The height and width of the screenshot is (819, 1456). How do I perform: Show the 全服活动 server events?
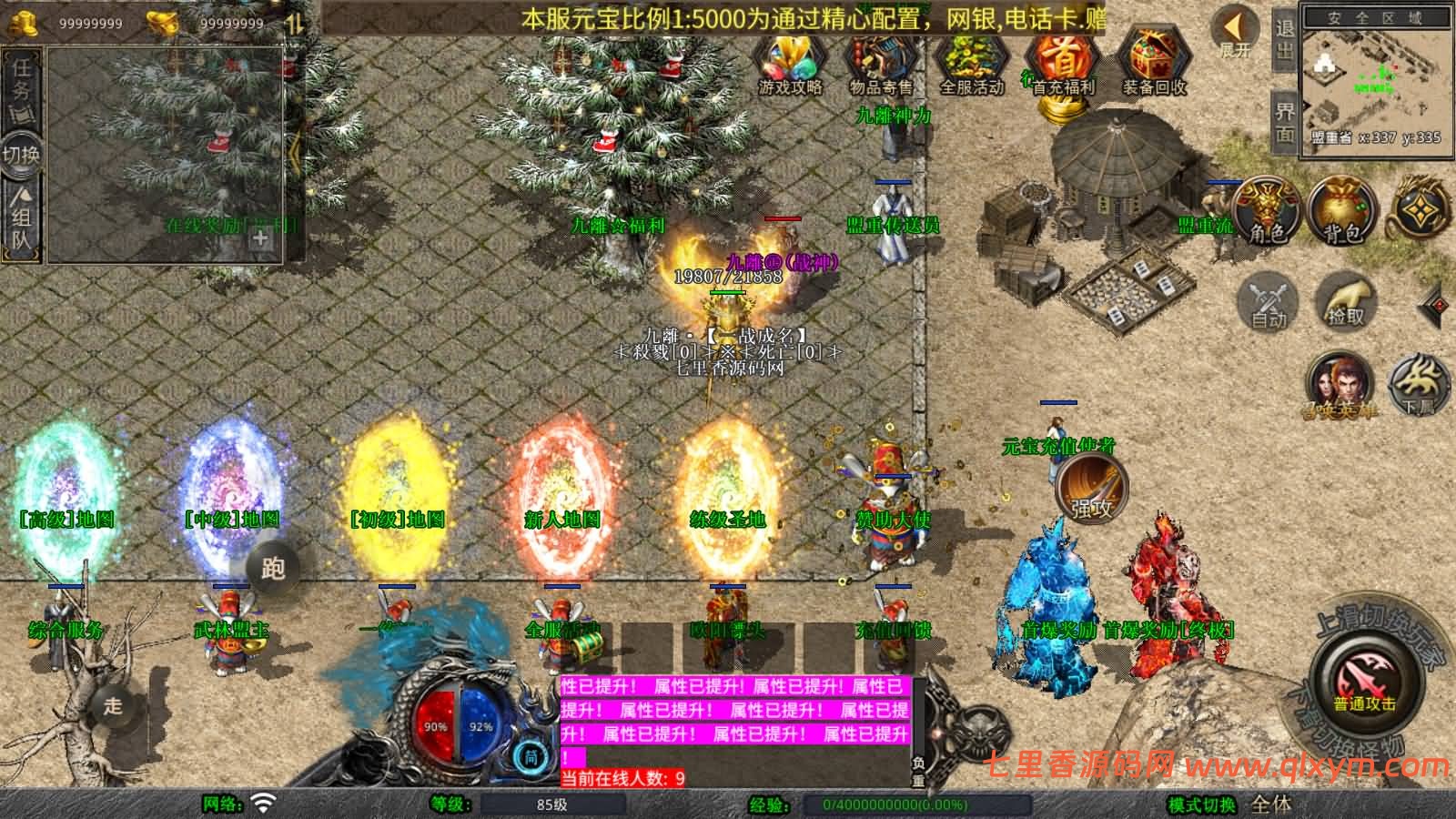point(971,66)
